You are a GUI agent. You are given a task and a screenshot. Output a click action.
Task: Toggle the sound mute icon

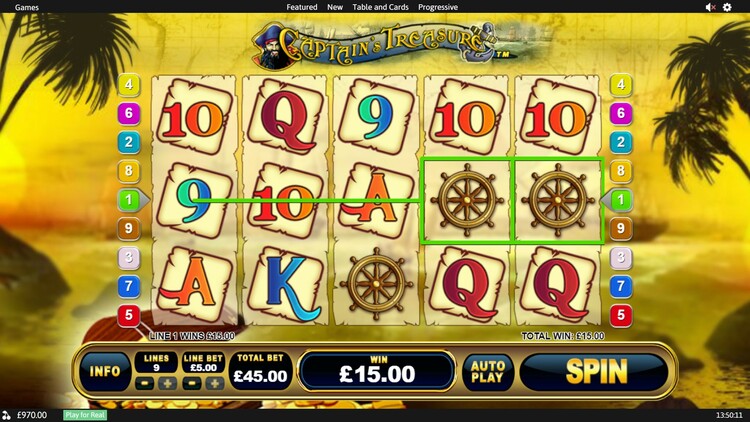[710, 7]
